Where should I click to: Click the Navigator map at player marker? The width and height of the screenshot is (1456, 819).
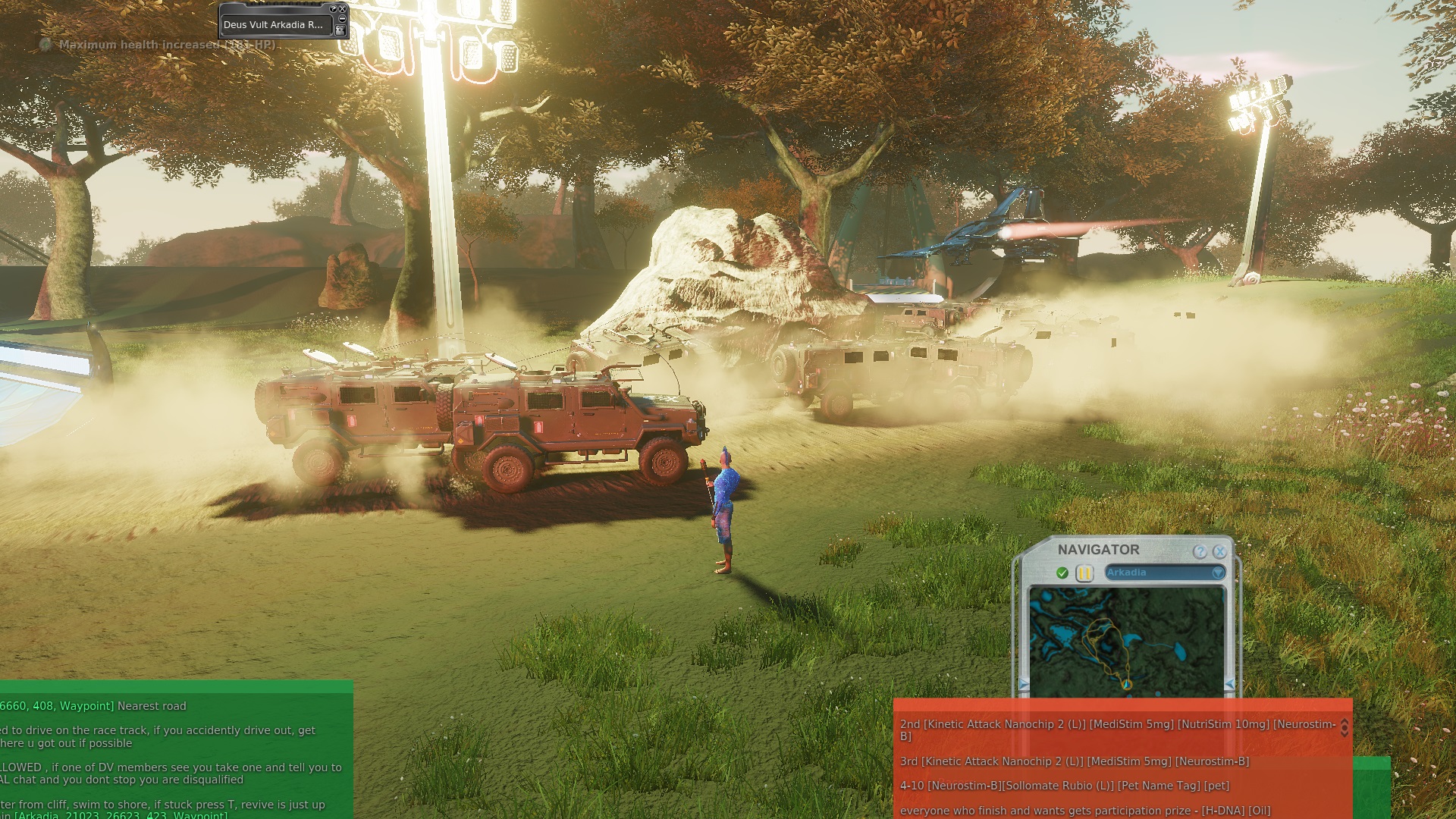(1127, 684)
